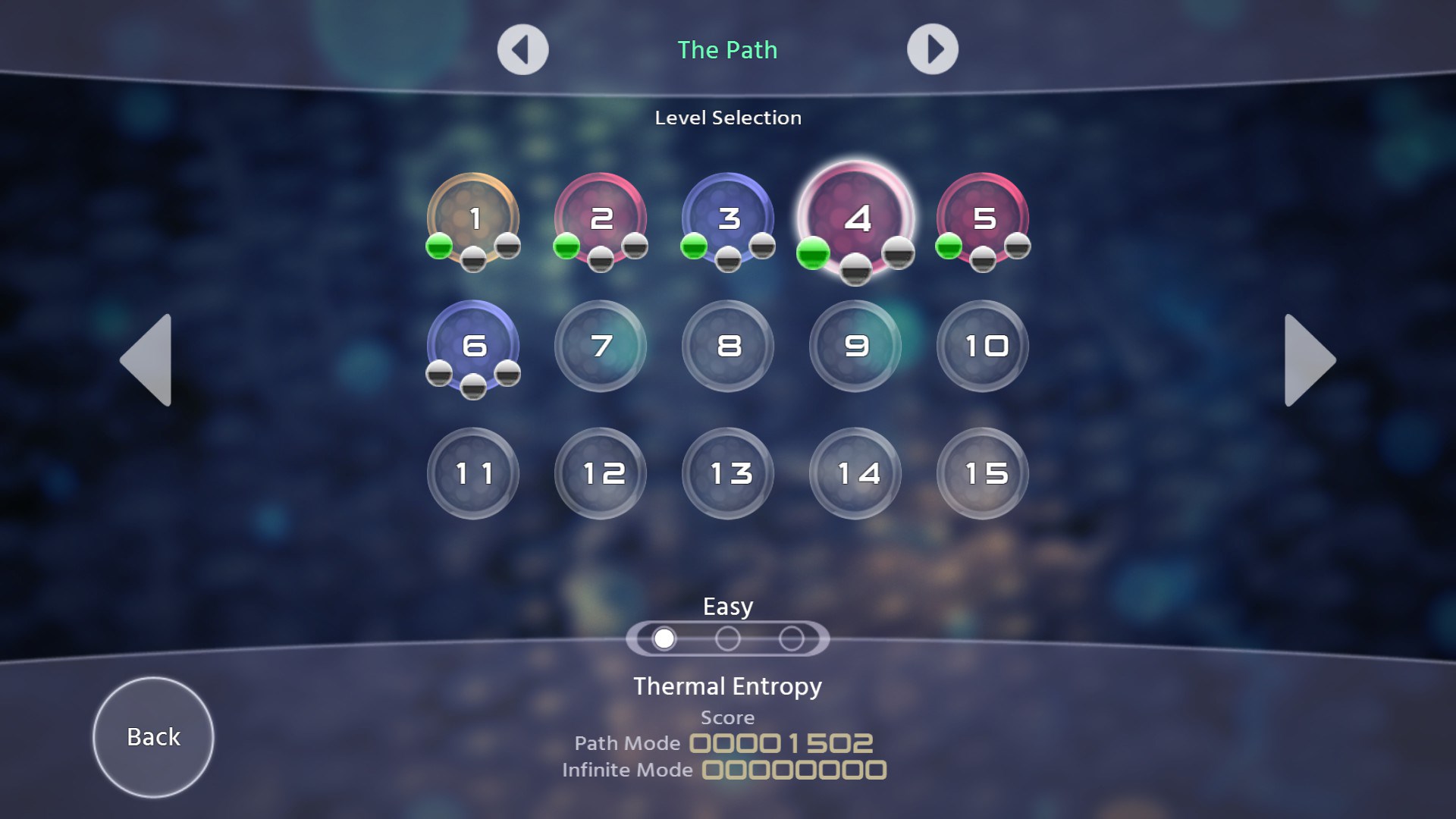Image resolution: width=1456 pixels, height=819 pixels.
Task: Click The Path title text
Action: pos(727,50)
